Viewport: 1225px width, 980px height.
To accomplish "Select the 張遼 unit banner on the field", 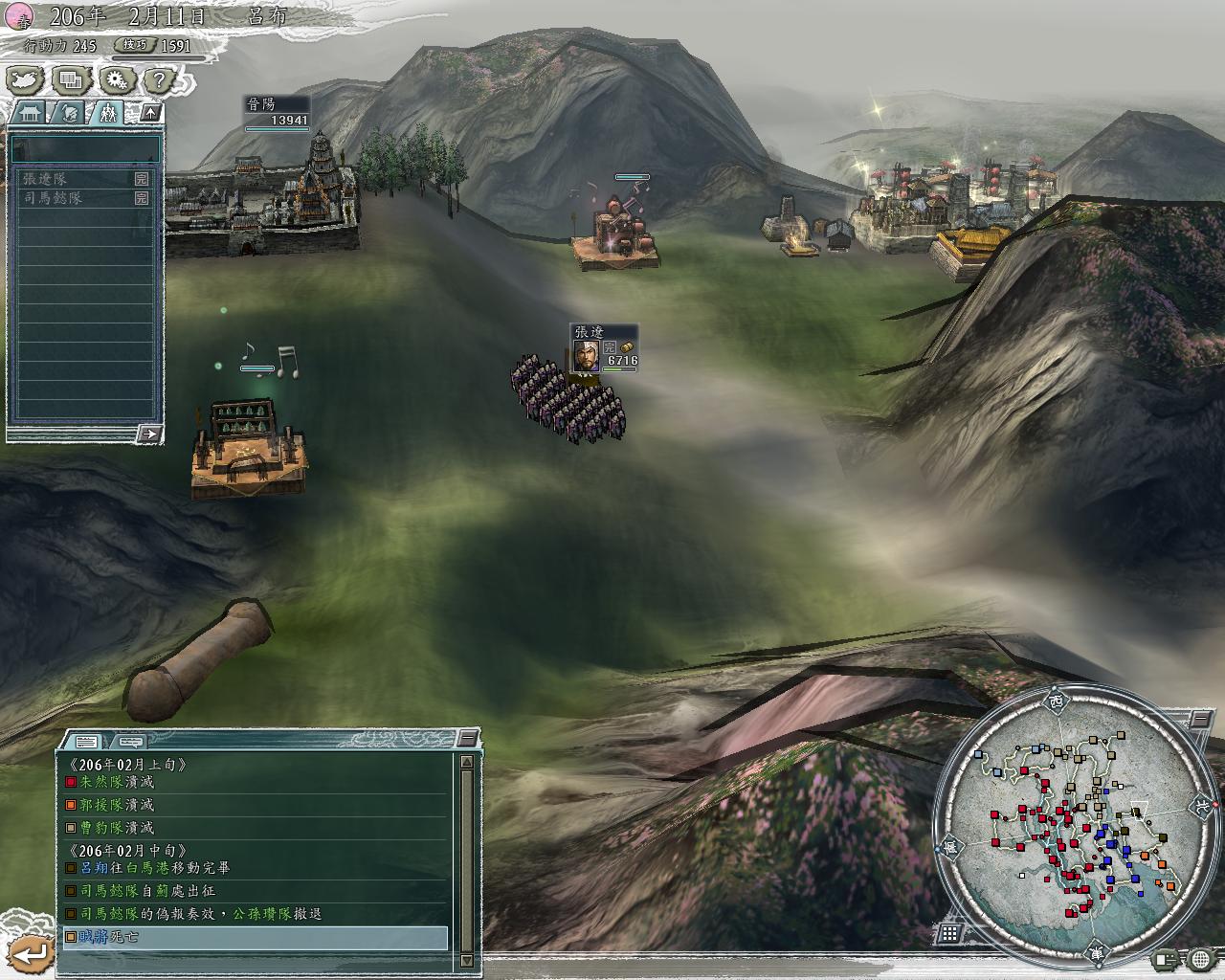I will tap(603, 346).
